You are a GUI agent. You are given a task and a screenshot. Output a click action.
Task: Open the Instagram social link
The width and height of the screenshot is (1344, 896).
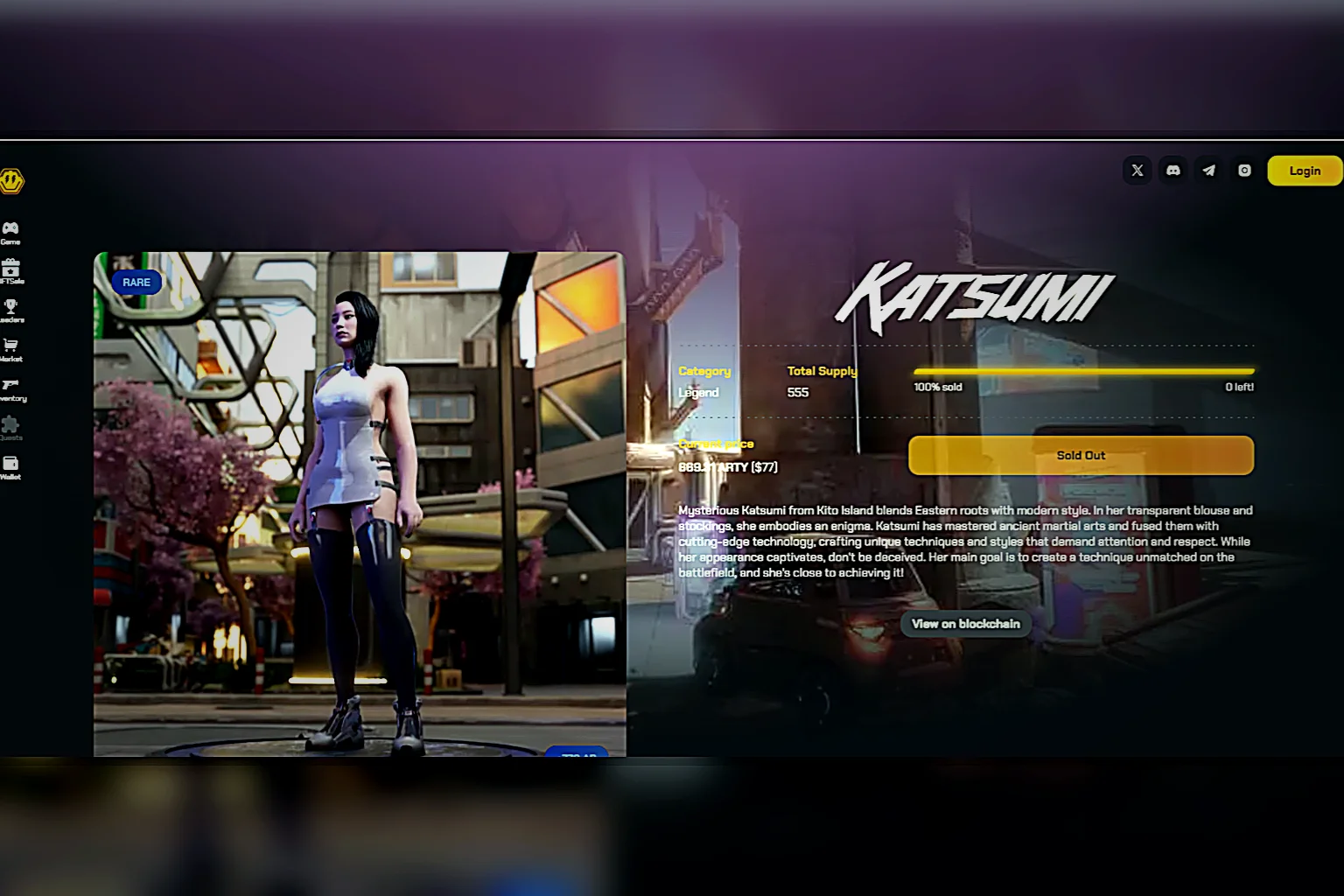coord(1244,171)
